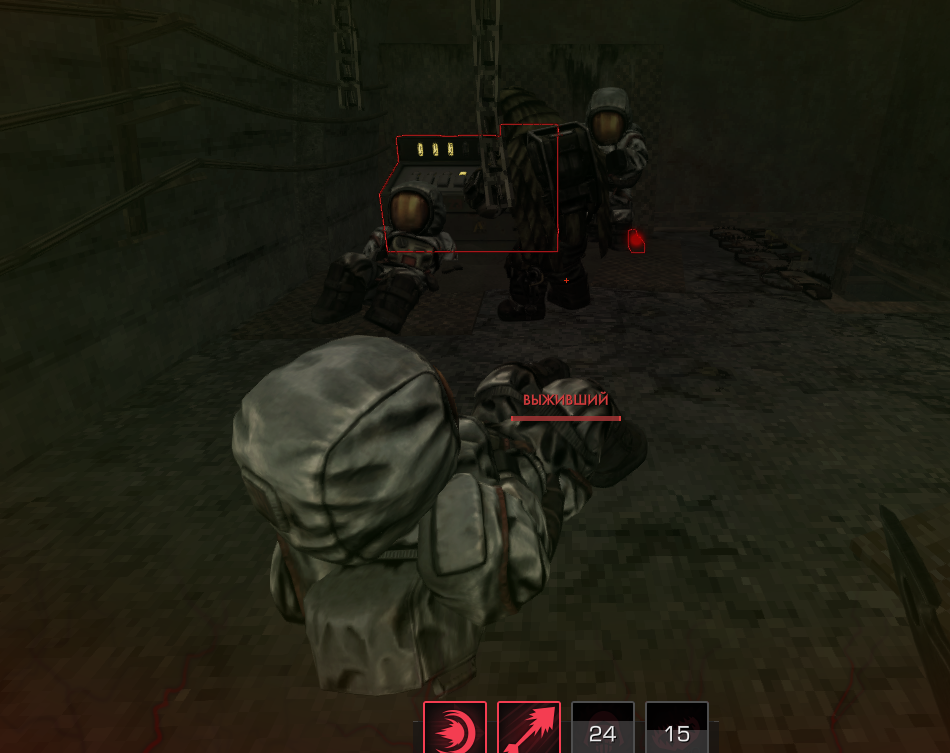Use the red arrow charge ability
This screenshot has width=950, height=753.
coord(529,727)
